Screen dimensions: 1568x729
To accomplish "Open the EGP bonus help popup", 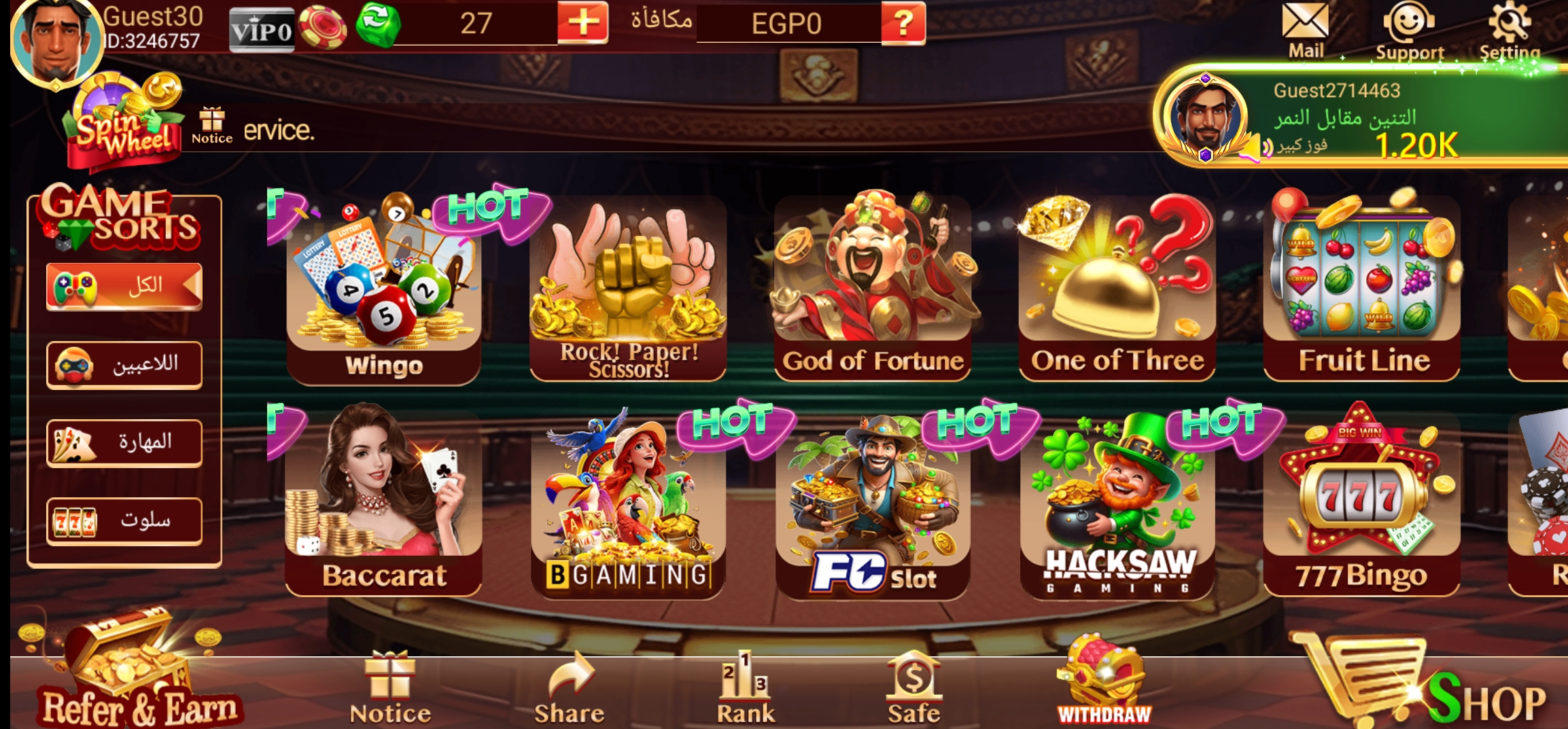I will [x=905, y=22].
